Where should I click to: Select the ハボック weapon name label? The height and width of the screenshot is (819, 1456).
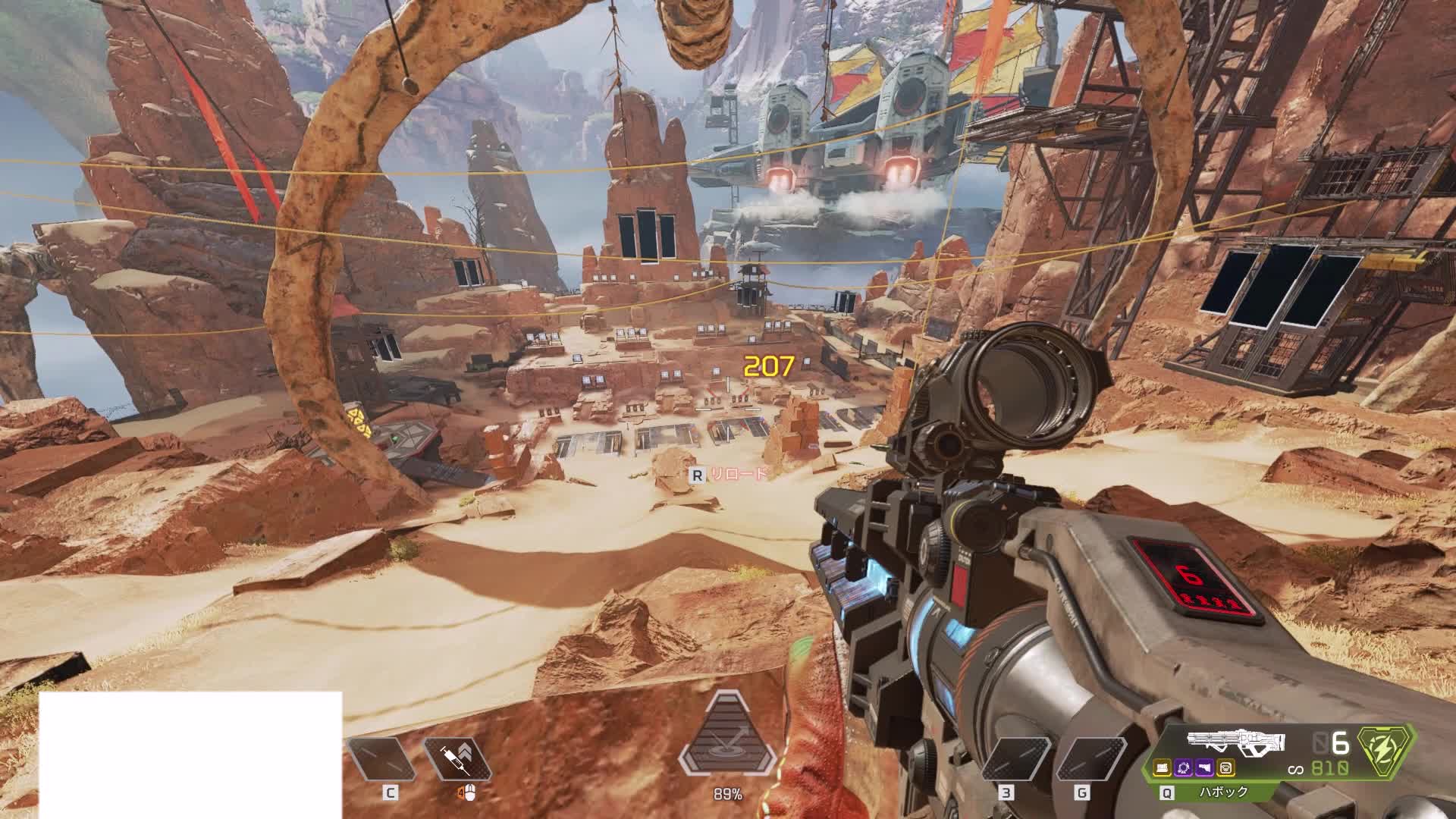1222,792
